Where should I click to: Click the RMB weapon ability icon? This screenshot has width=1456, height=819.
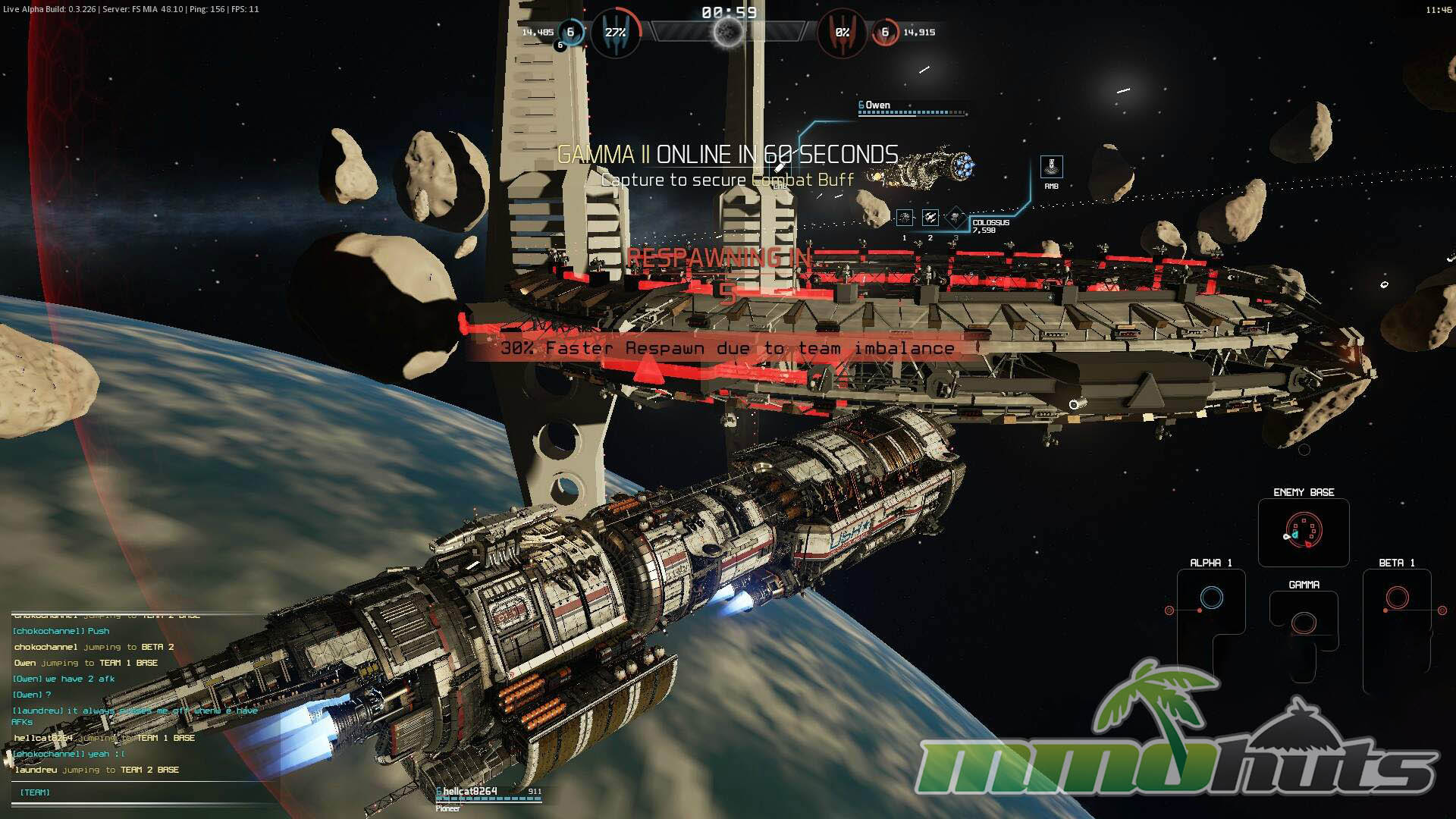click(1051, 167)
